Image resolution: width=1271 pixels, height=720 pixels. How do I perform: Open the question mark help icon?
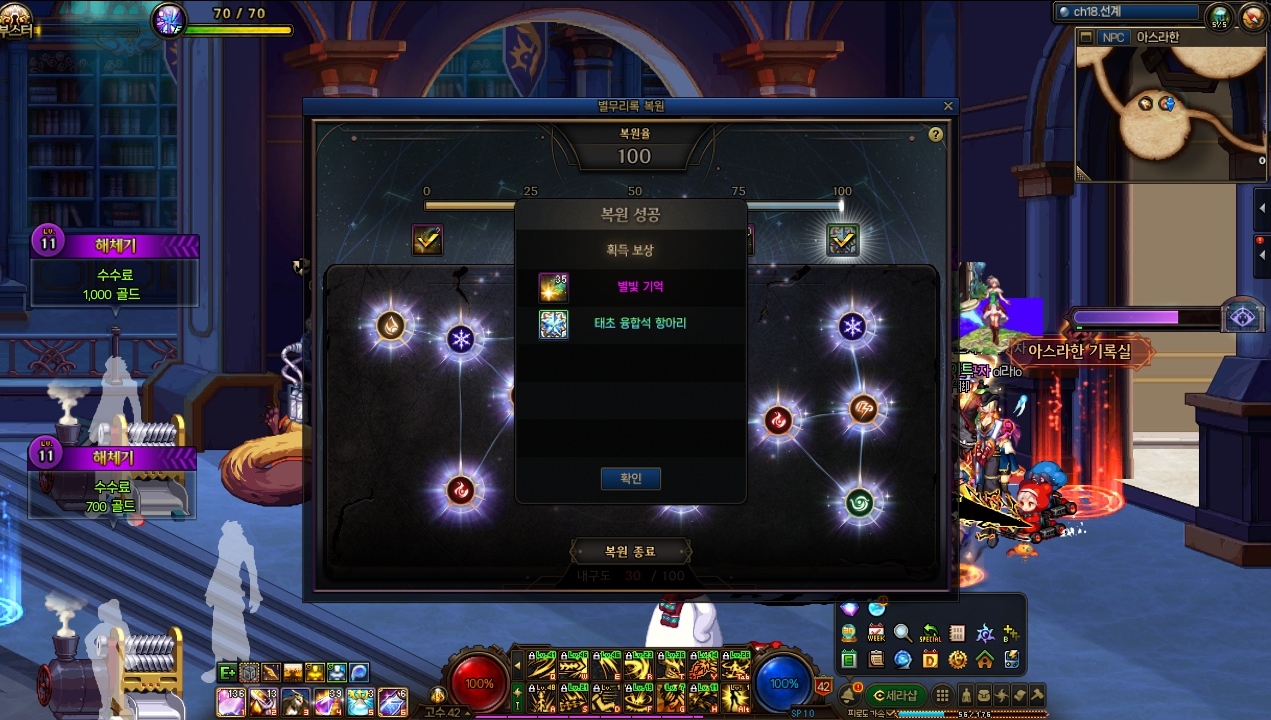[x=936, y=134]
